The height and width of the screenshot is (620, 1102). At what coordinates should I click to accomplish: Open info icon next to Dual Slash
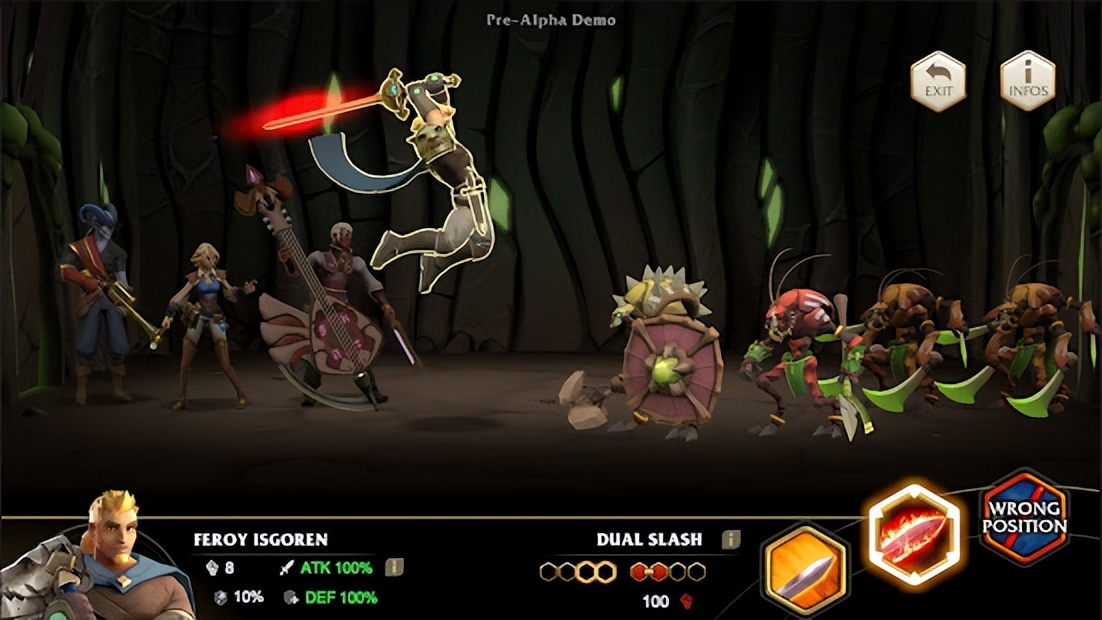point(731,540)
